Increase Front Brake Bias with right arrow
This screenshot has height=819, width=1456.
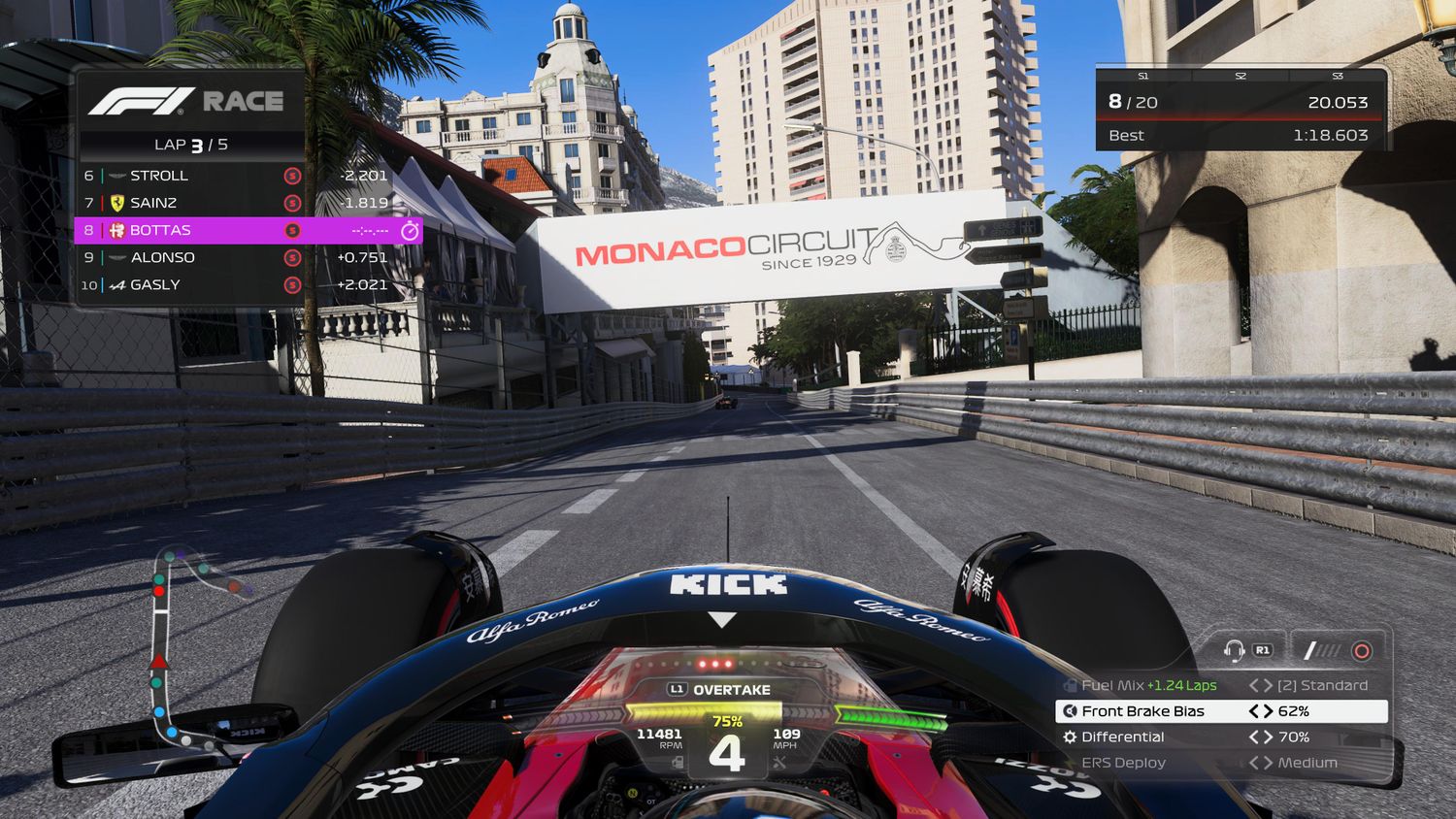(1268, 711)
